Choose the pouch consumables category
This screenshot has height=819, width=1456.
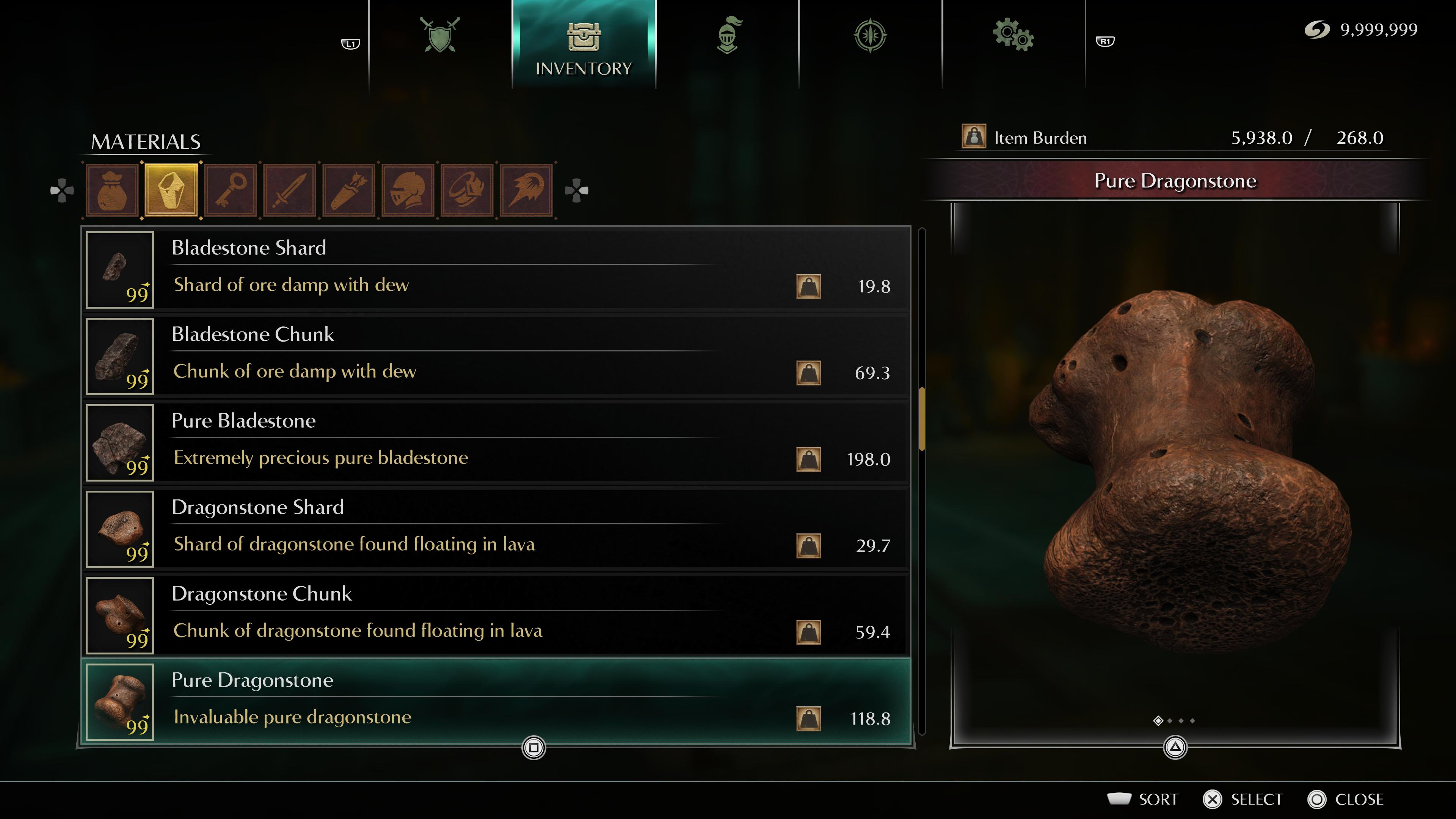(112, 190)
